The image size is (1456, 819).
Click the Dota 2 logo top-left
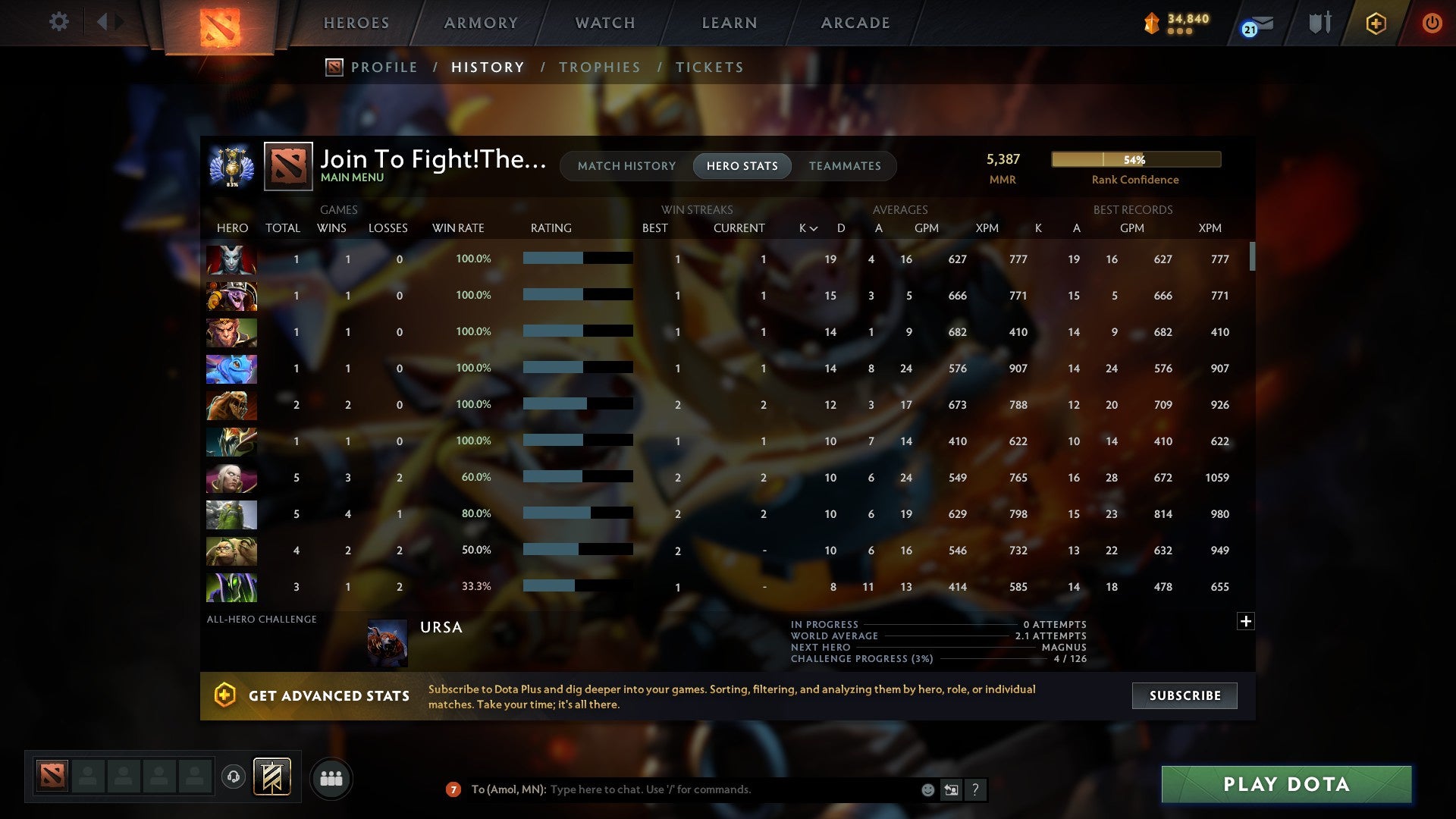coord(218,24)
